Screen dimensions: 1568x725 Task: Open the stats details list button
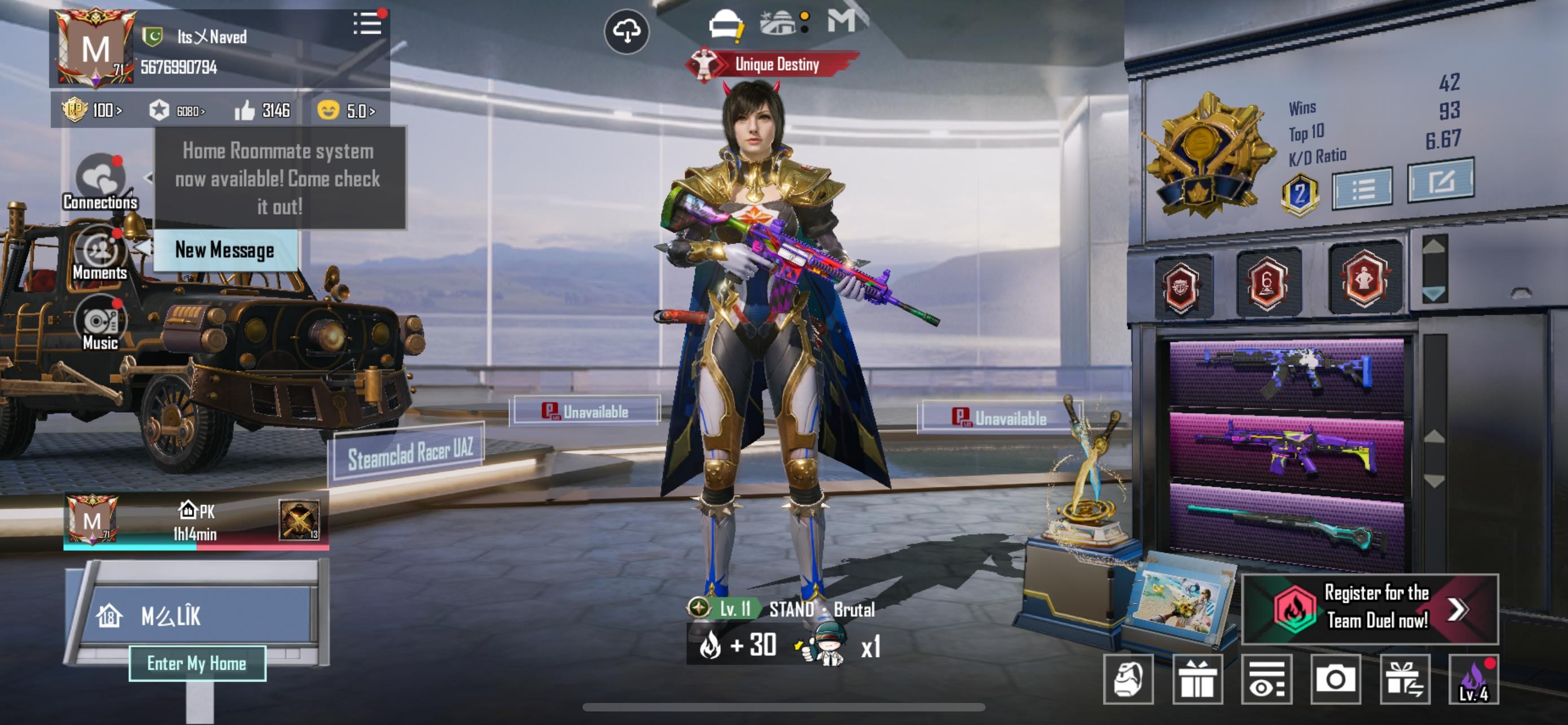1362,189
